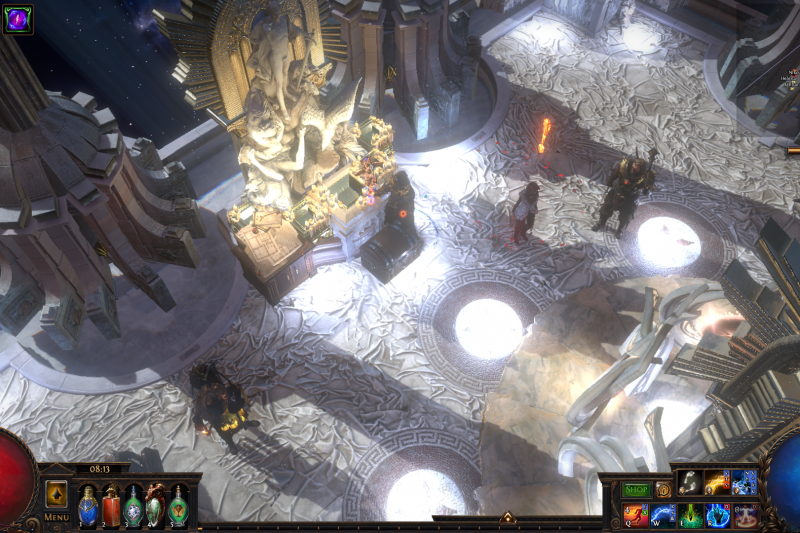Activate the golden lightning streak skill
The height and width of the screenshot is (533, 800).
[x=717, y=483]
